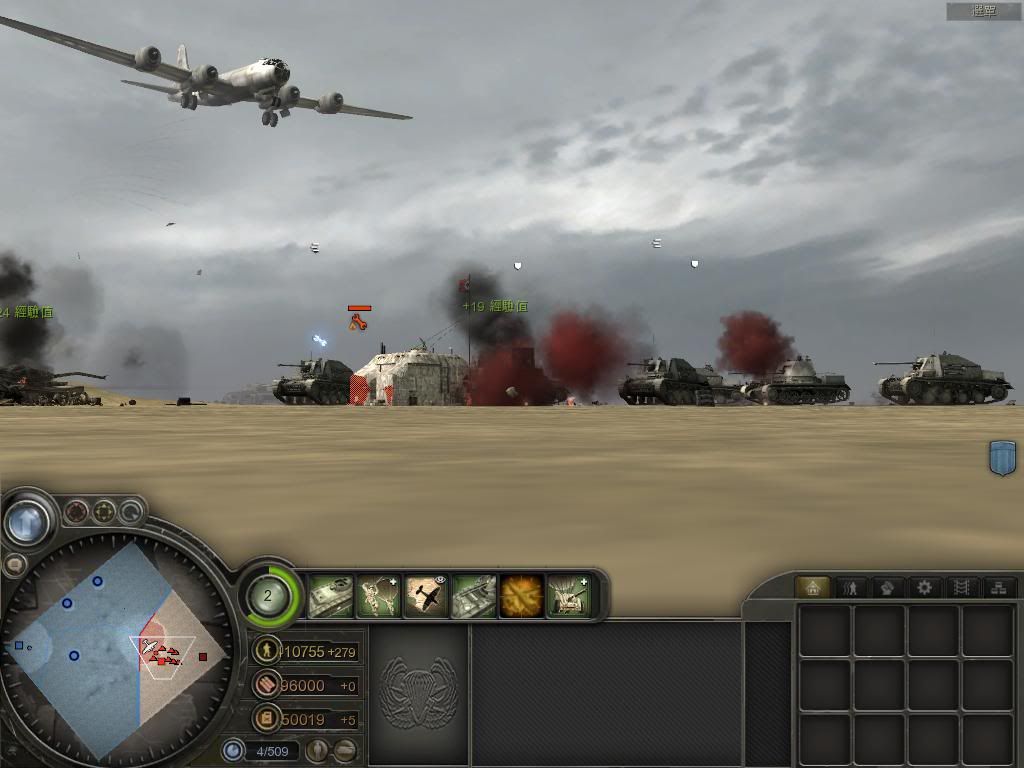The image size is (1024, 768).
Task: Switch to the gear icon tab
Action: click(x=923, y=587)
